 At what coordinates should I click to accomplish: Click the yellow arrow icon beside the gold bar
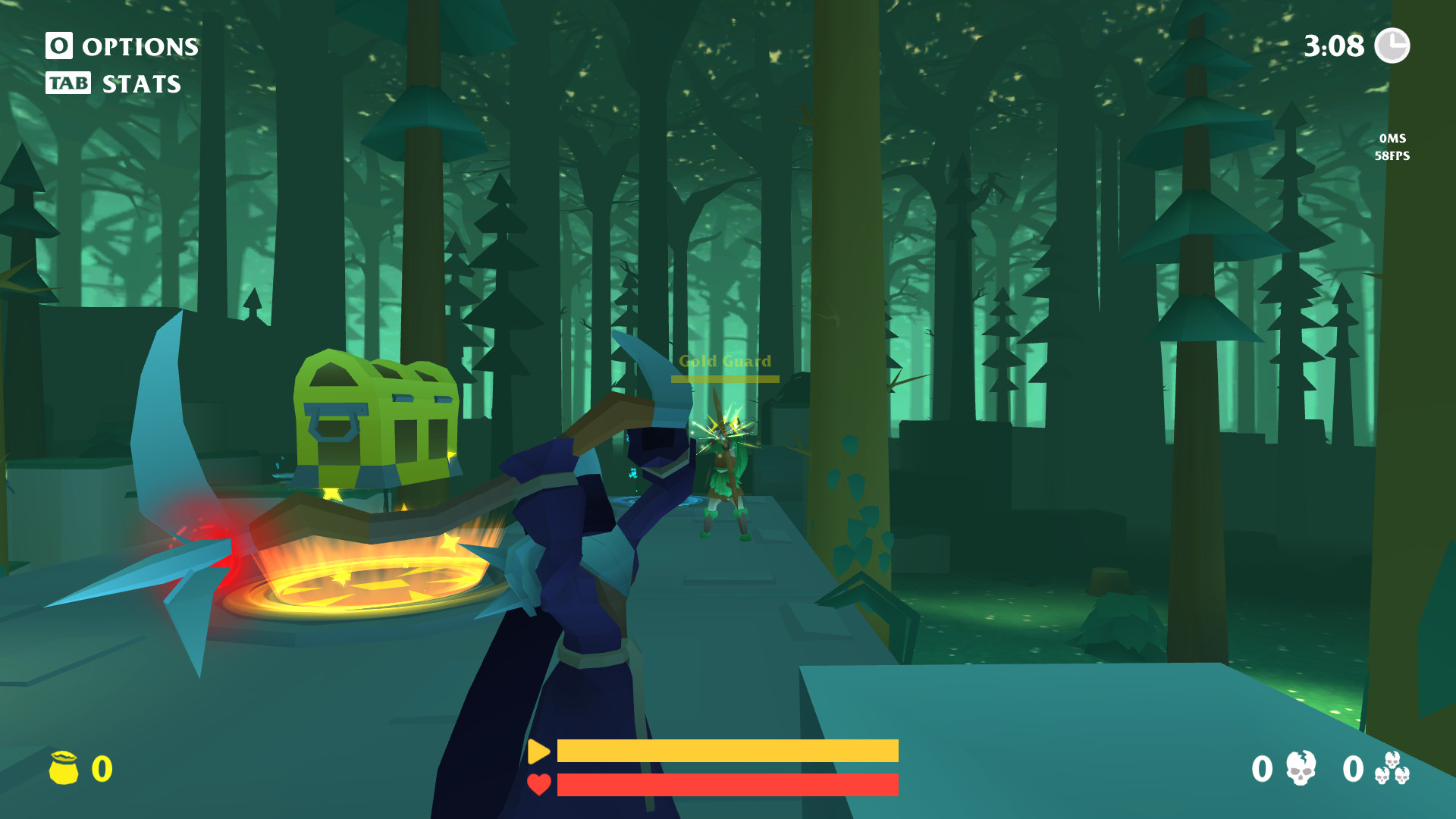click(540, 753)
